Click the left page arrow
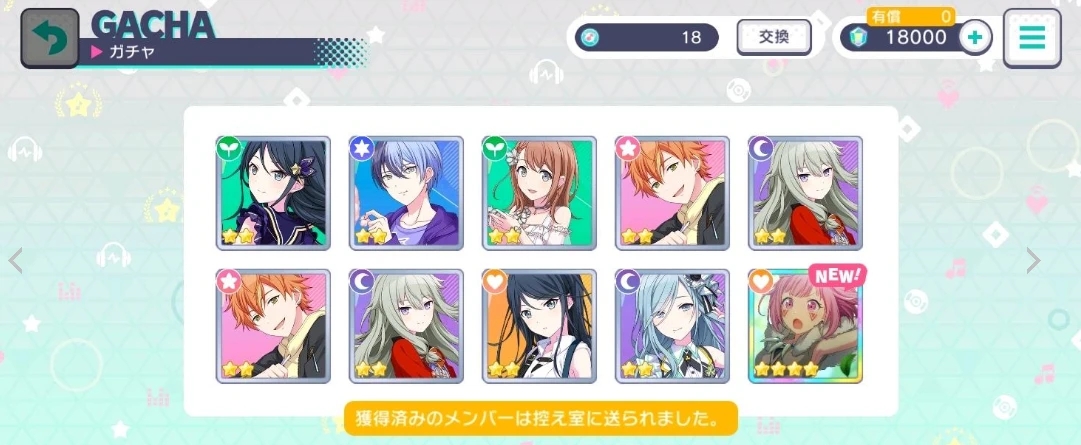 pos(15,261)
